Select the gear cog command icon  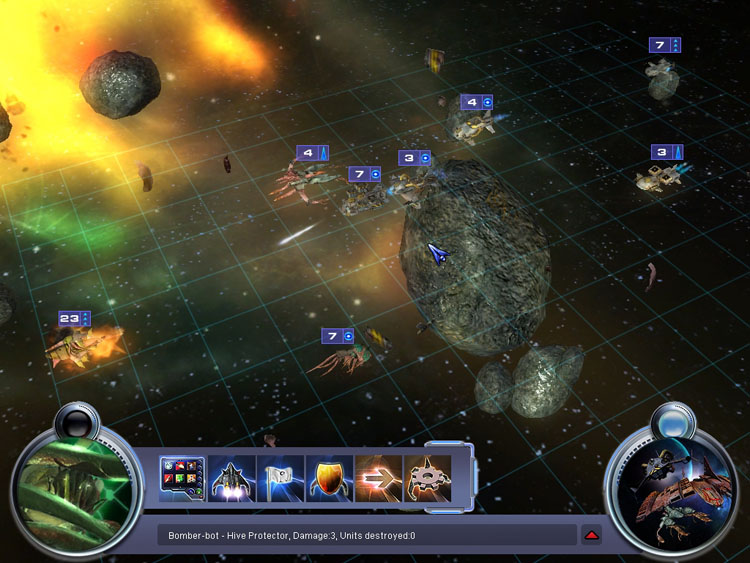[x=426, y=478]
